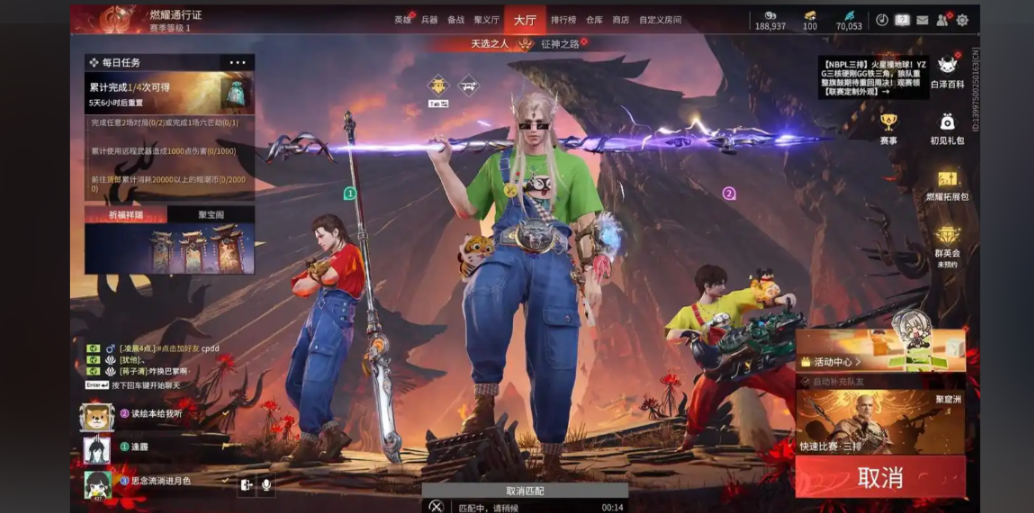
Task: Click the red 取消 cancel button
Action: pos(880,477)
